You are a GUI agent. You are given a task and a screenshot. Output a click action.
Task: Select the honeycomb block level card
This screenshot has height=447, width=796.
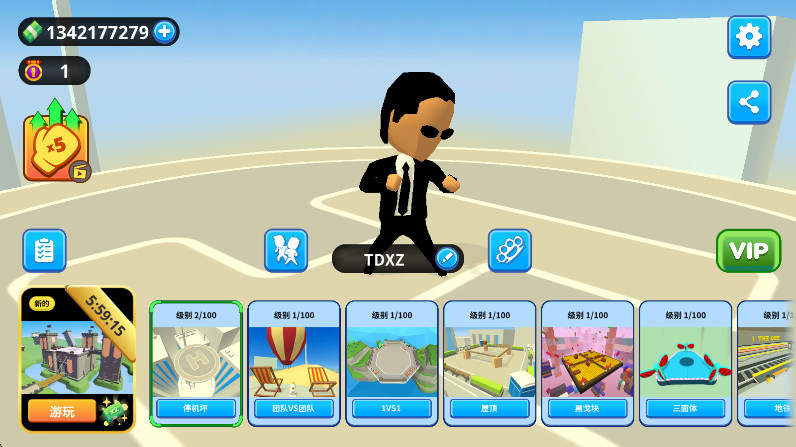[x=588, y=363]
